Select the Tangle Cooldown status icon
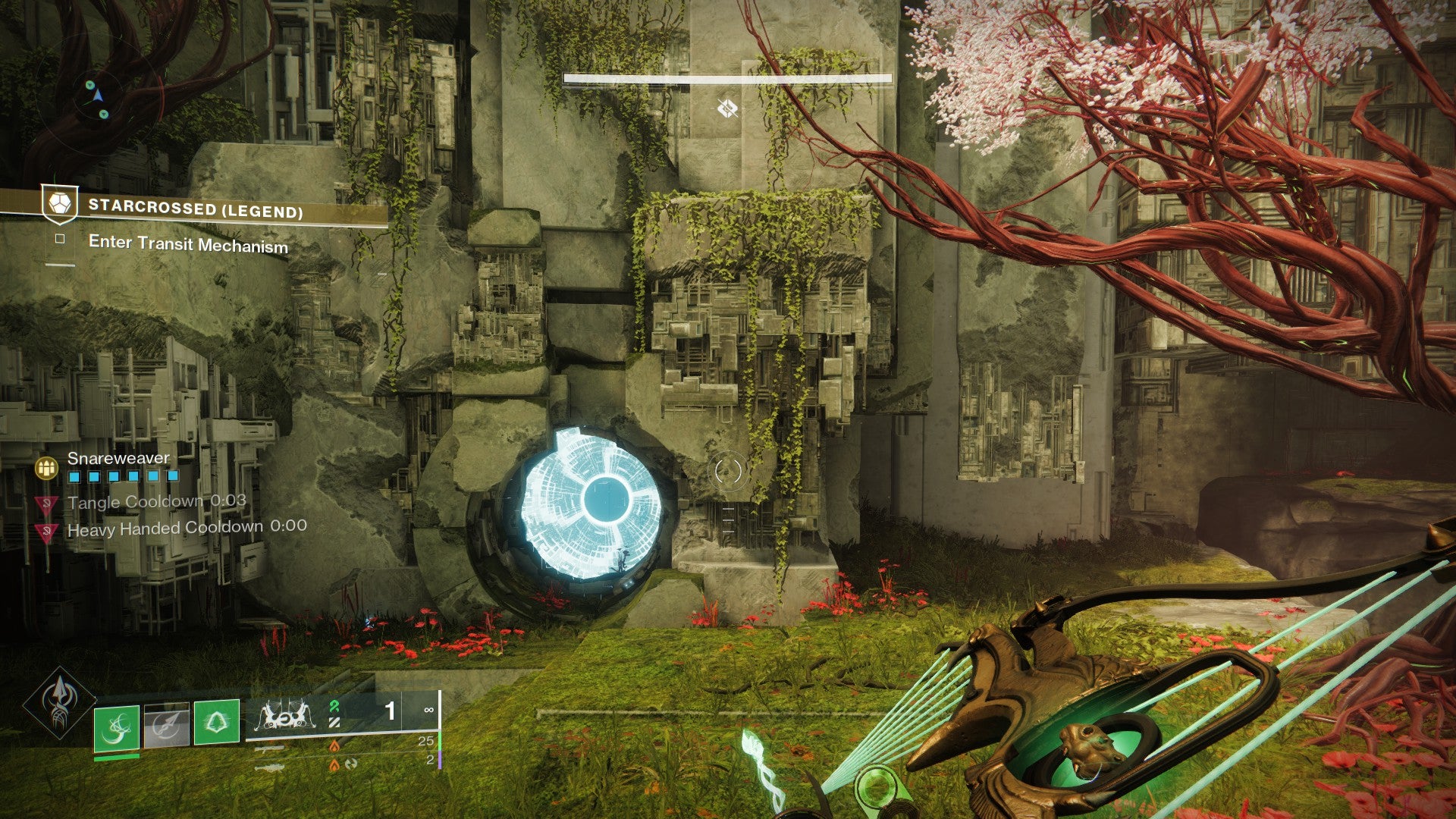This screenshot has width=1456, height=819. [47, 504]
